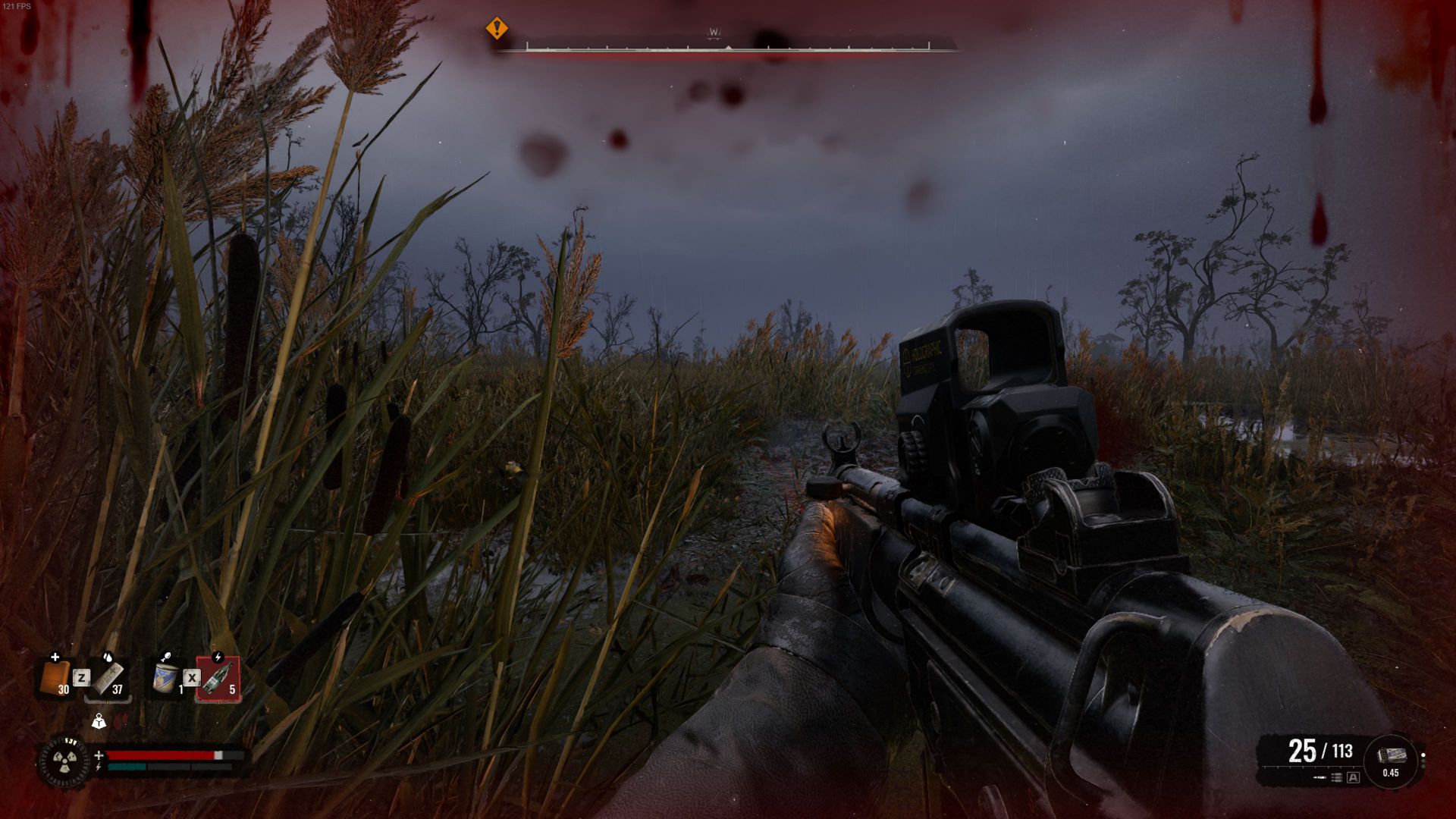1456x819 pixels.
Task: Click the orange quest marker on compass
Action: click(497, 29)
